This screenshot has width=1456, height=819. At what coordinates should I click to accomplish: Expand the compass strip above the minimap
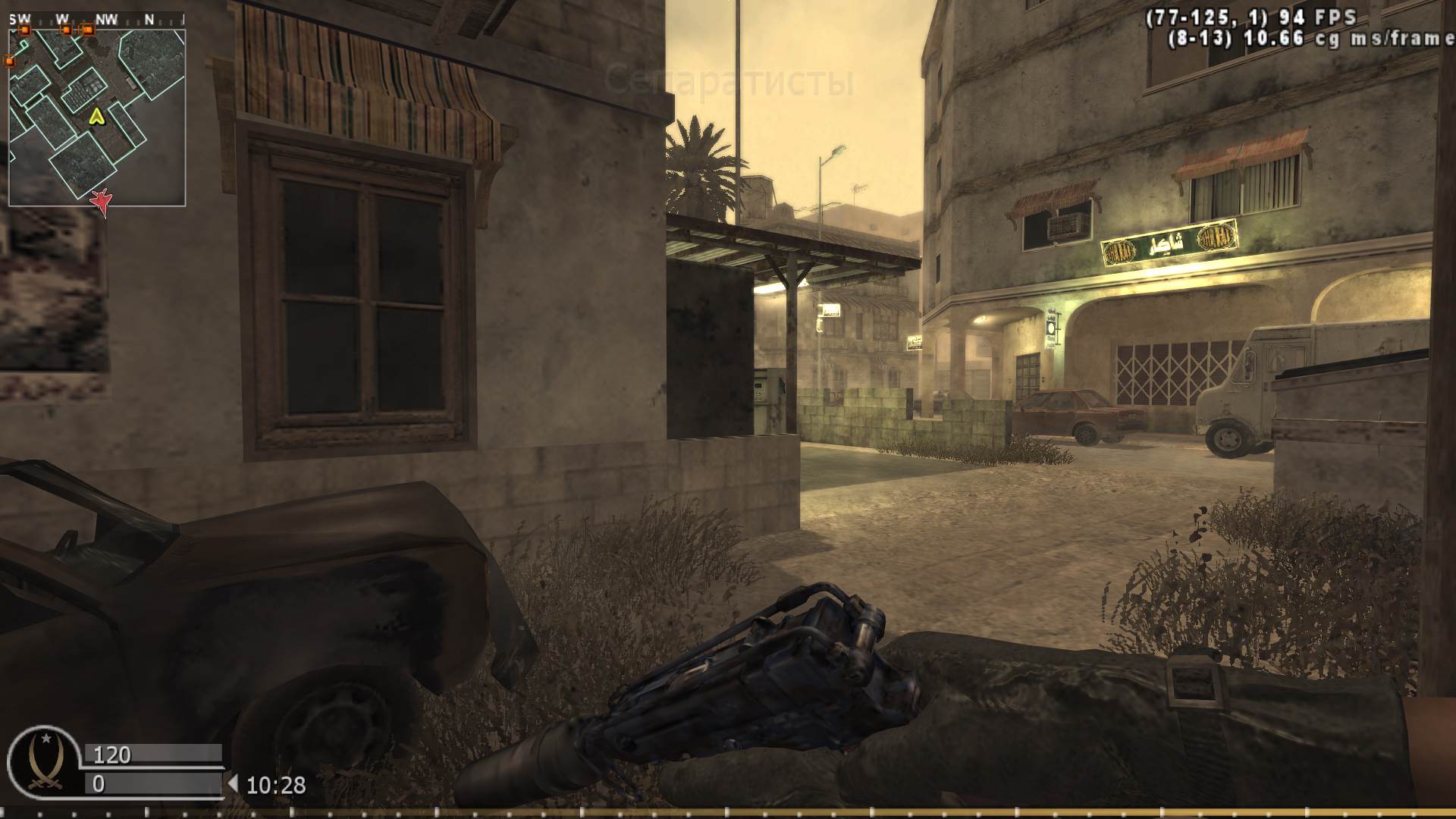[x=99, y=17]
